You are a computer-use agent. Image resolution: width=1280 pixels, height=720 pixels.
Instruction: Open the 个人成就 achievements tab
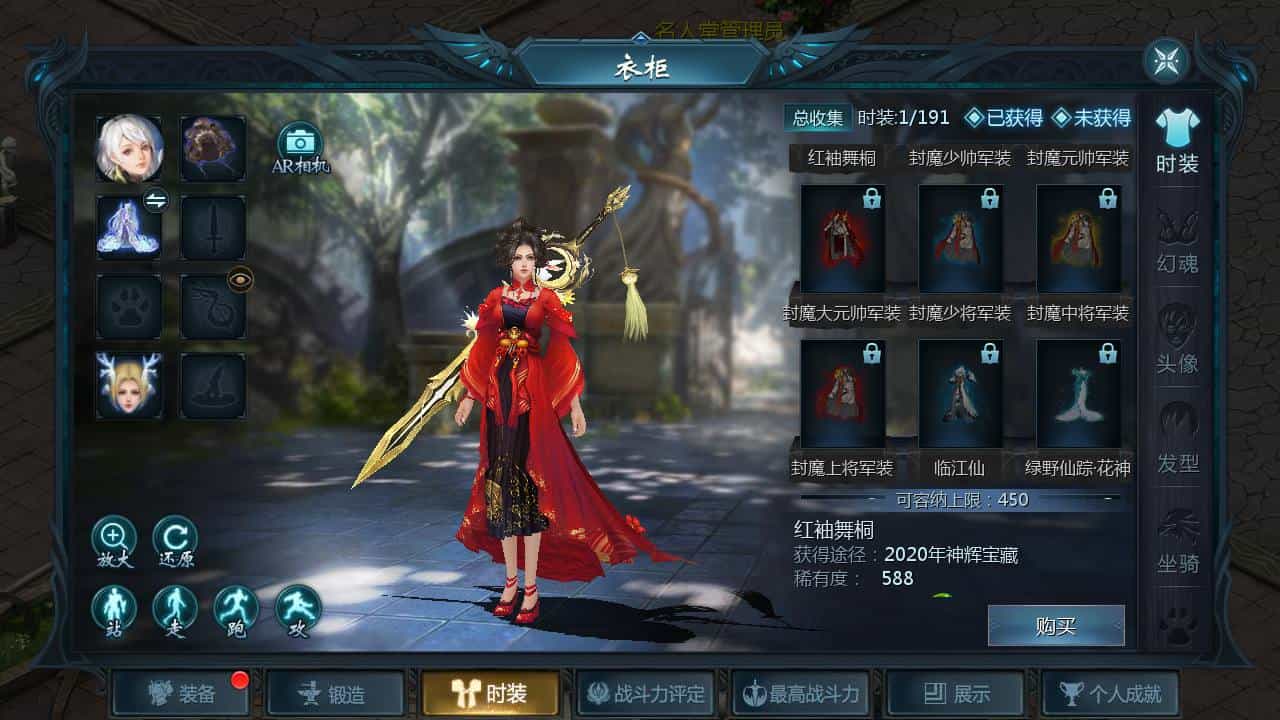(x=1110, y=693)
